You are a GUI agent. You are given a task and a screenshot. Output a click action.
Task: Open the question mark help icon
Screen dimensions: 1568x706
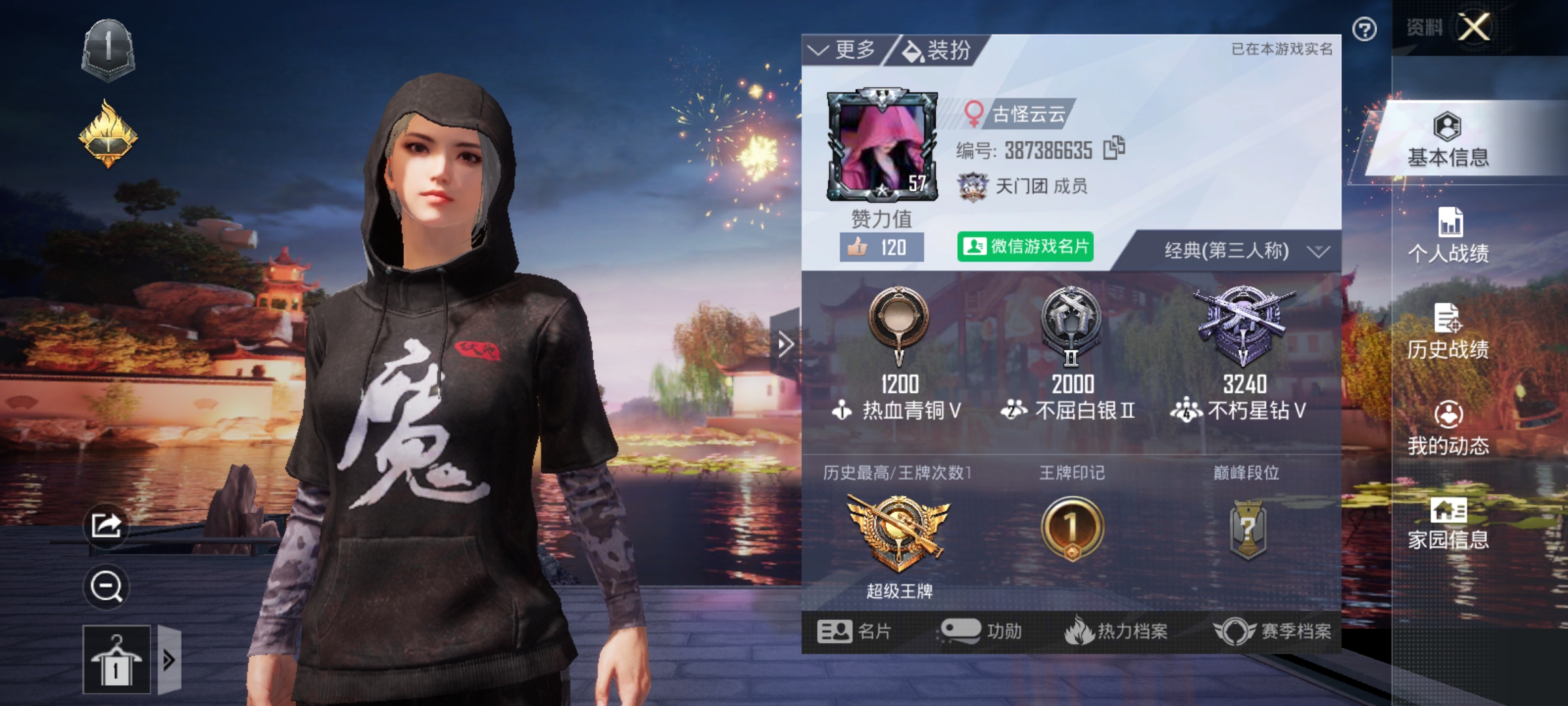point(1364,29)
